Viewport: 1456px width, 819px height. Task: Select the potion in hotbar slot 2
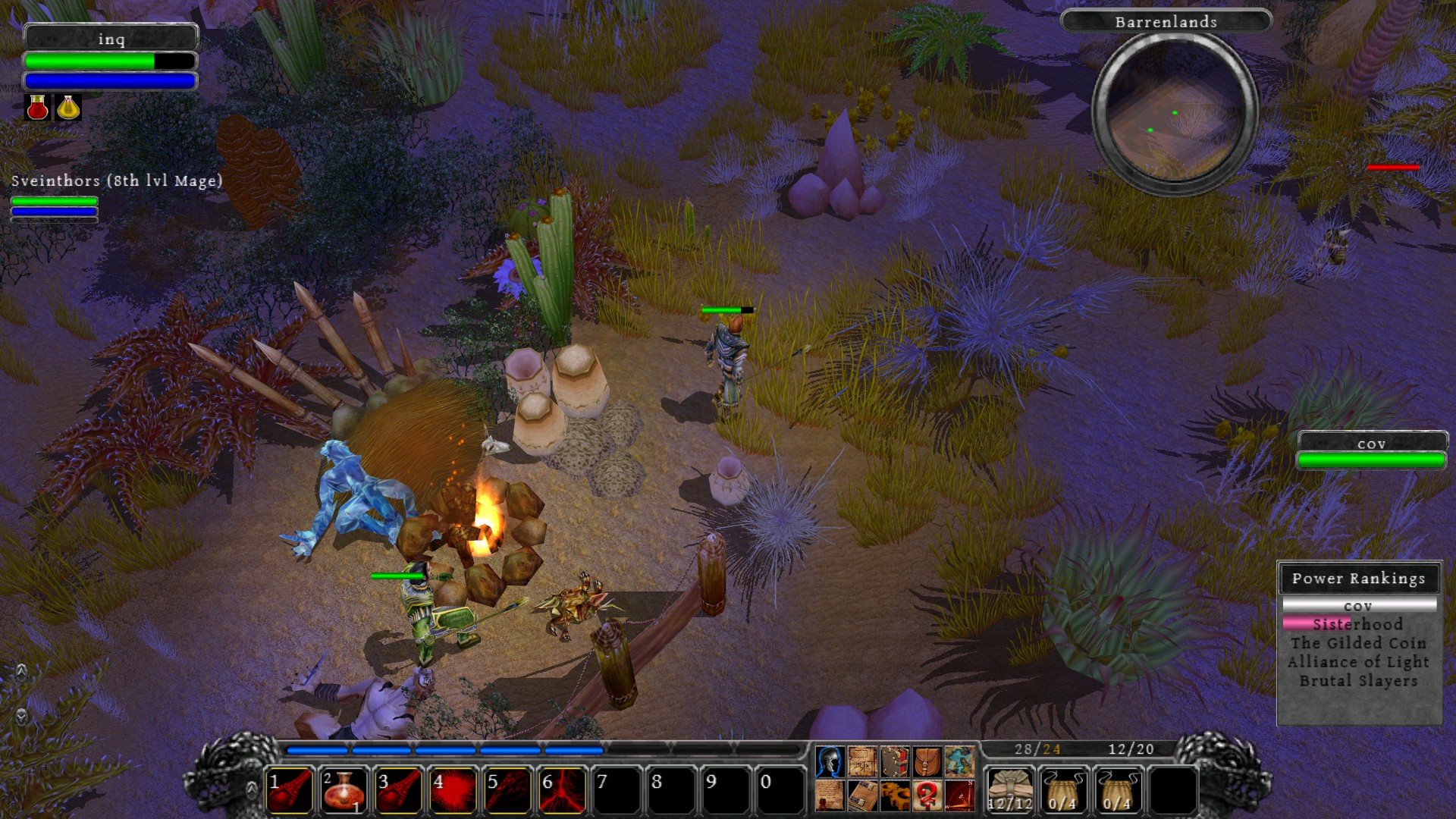click(x=343, y=786)
